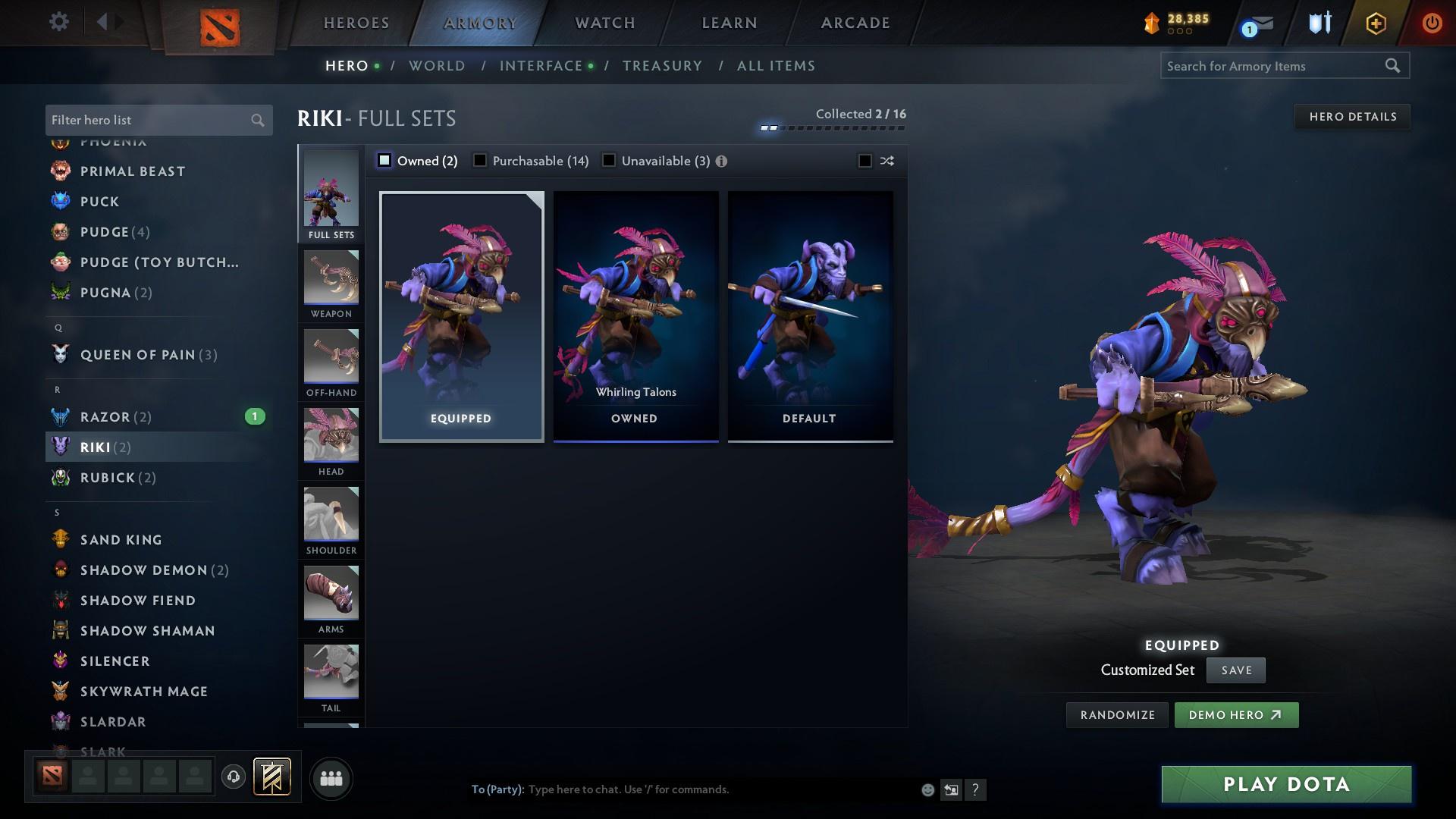Toggle the Owned items filter

point(384,160)
